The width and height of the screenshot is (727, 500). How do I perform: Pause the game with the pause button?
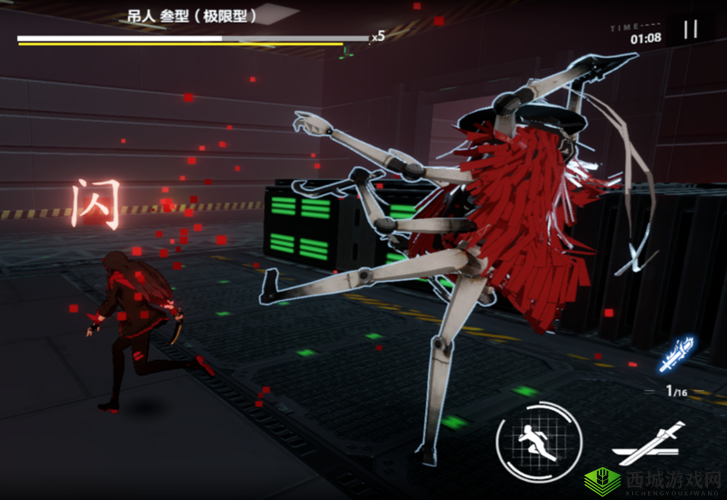(x=690, y=30)
